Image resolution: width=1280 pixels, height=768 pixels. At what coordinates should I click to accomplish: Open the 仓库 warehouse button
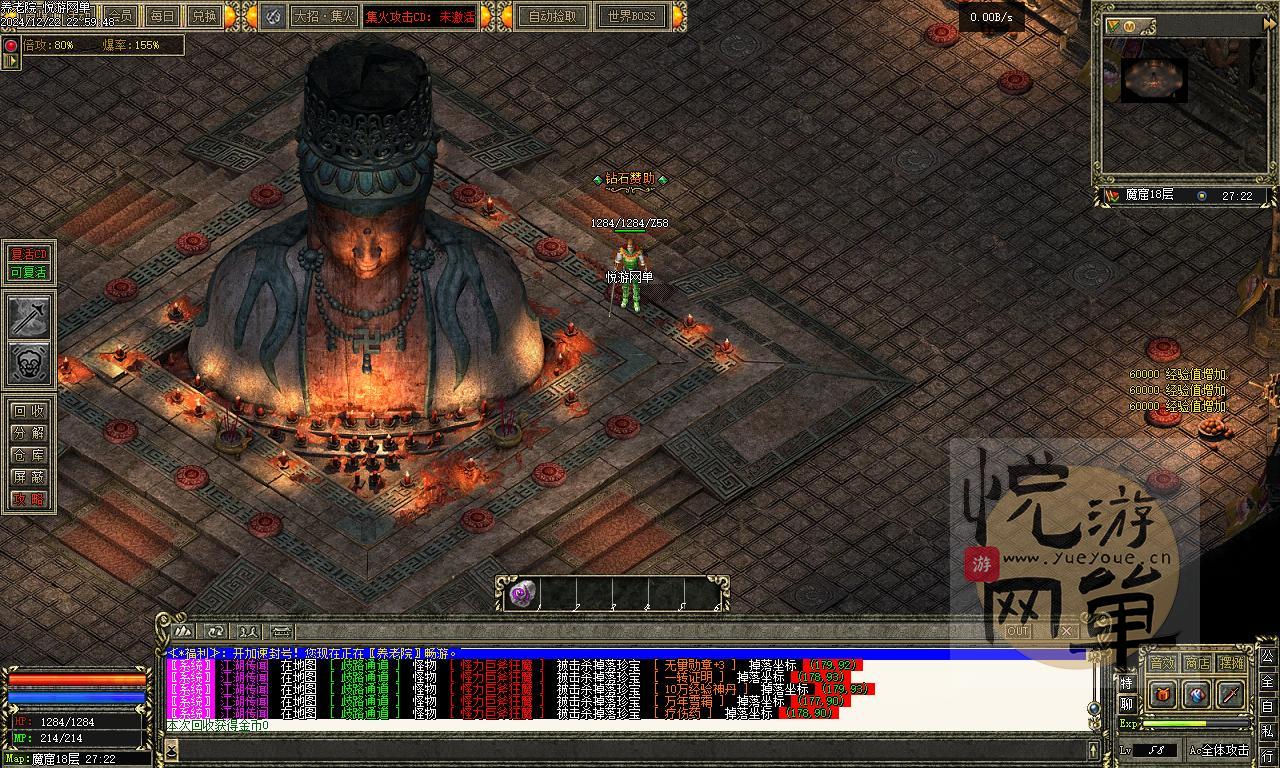pos(29,455)
